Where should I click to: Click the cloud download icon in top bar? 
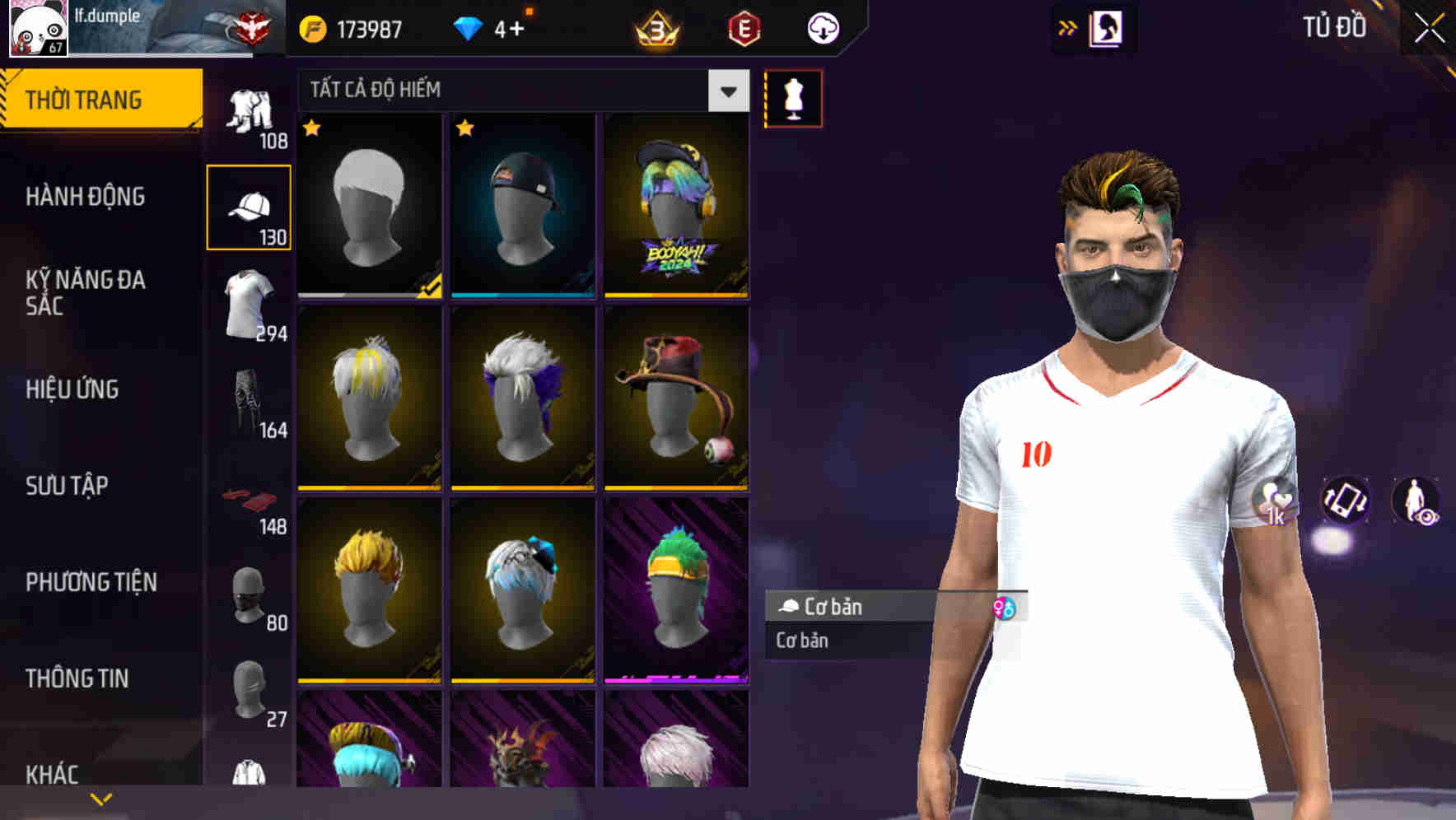click(x=820, y=27)
